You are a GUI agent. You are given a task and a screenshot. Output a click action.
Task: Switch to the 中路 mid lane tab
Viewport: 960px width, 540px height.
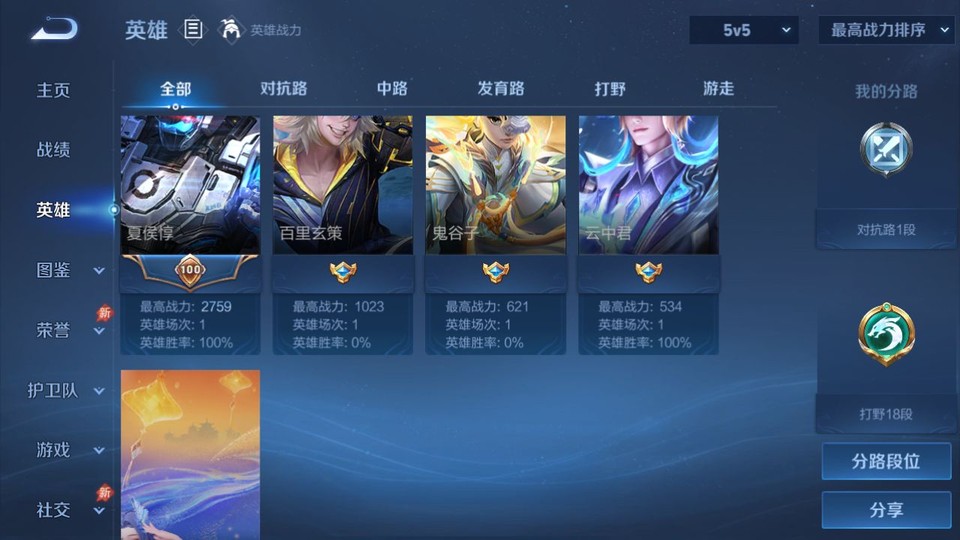[392, 88]
